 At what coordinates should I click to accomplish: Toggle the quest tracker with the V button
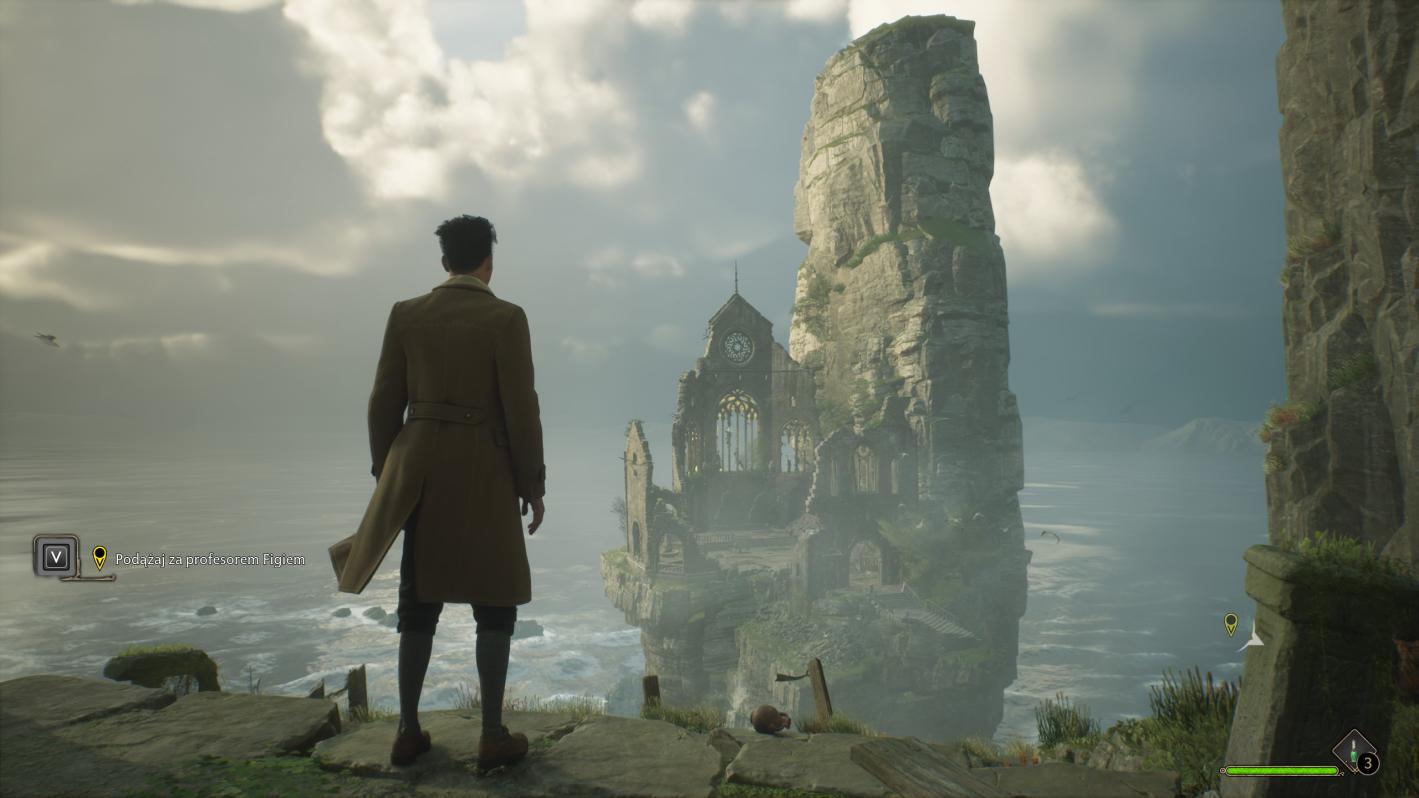click(57, 556)
